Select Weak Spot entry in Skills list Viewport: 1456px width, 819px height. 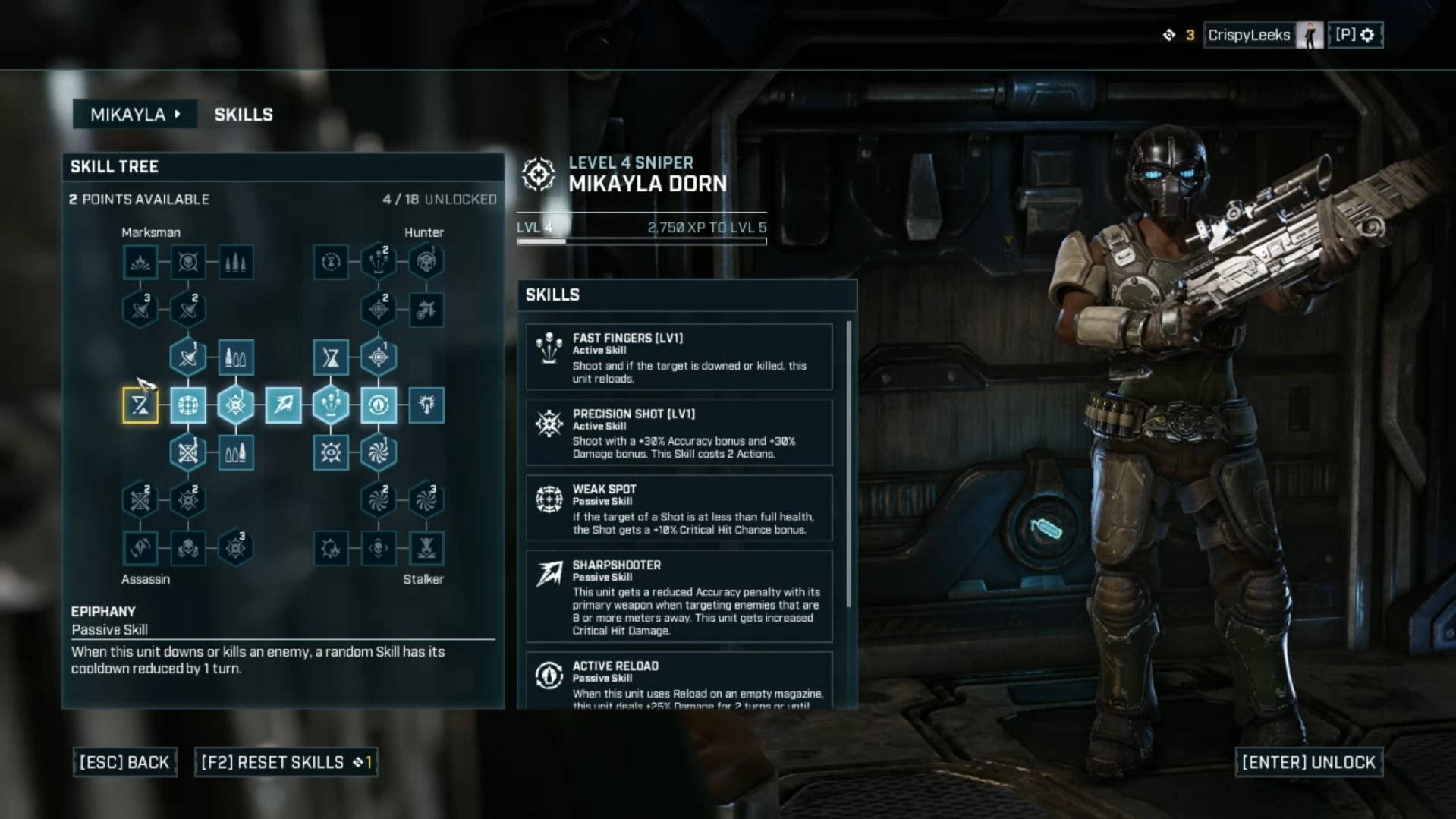(679, 509)
